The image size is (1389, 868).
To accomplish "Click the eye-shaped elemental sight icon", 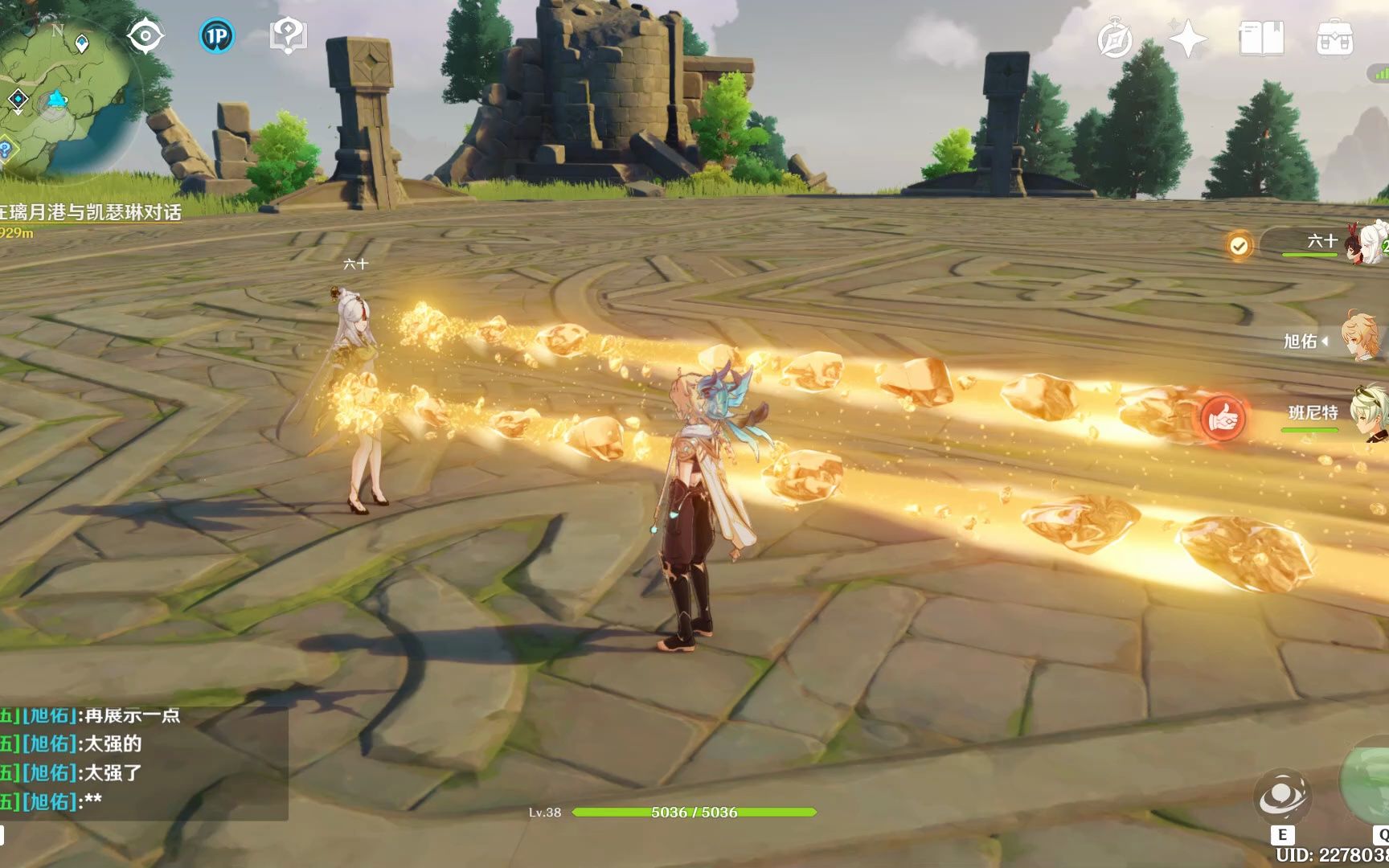I will coord(145,36).
